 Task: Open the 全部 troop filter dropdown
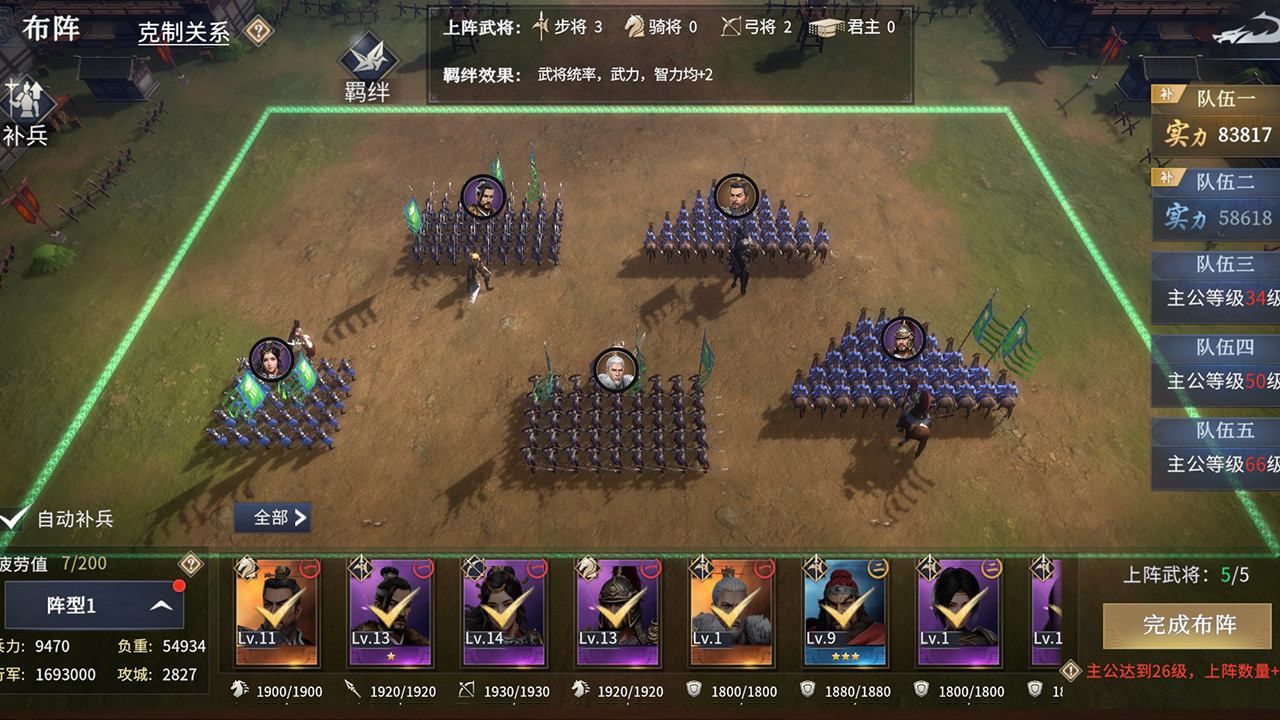271,518
